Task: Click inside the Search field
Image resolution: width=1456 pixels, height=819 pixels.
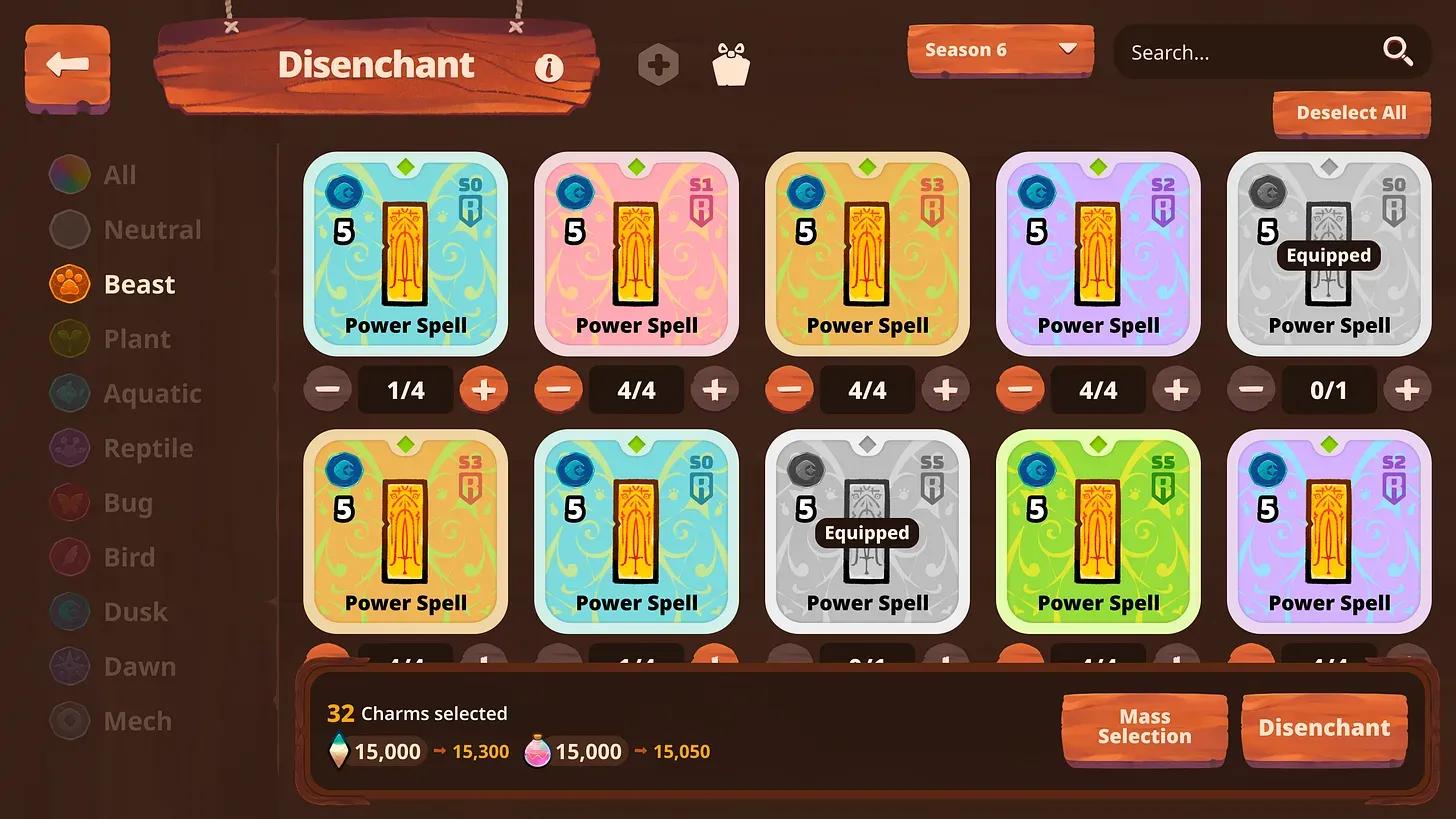Action: point(1250,52)
